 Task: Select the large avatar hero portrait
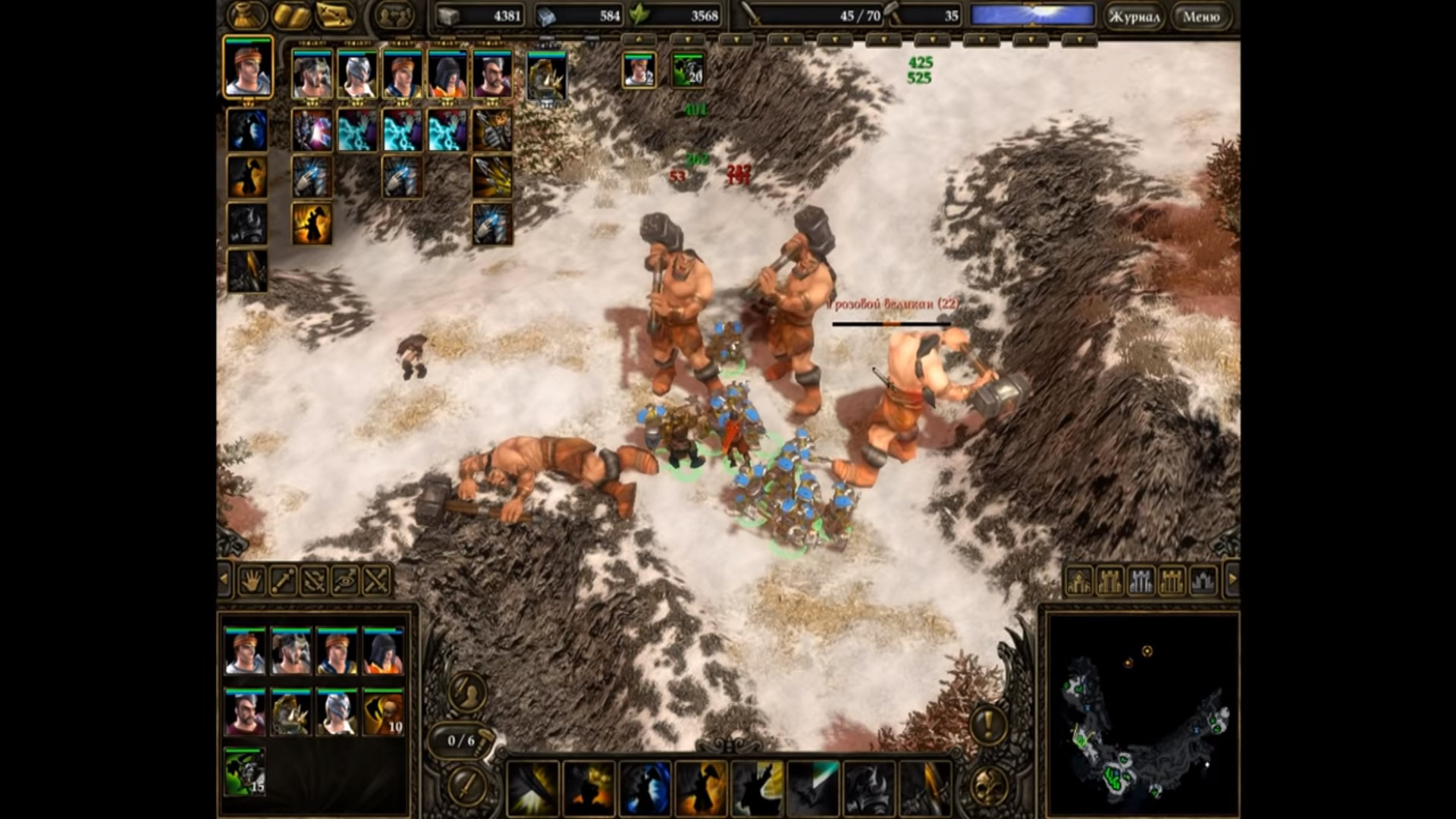247,68
